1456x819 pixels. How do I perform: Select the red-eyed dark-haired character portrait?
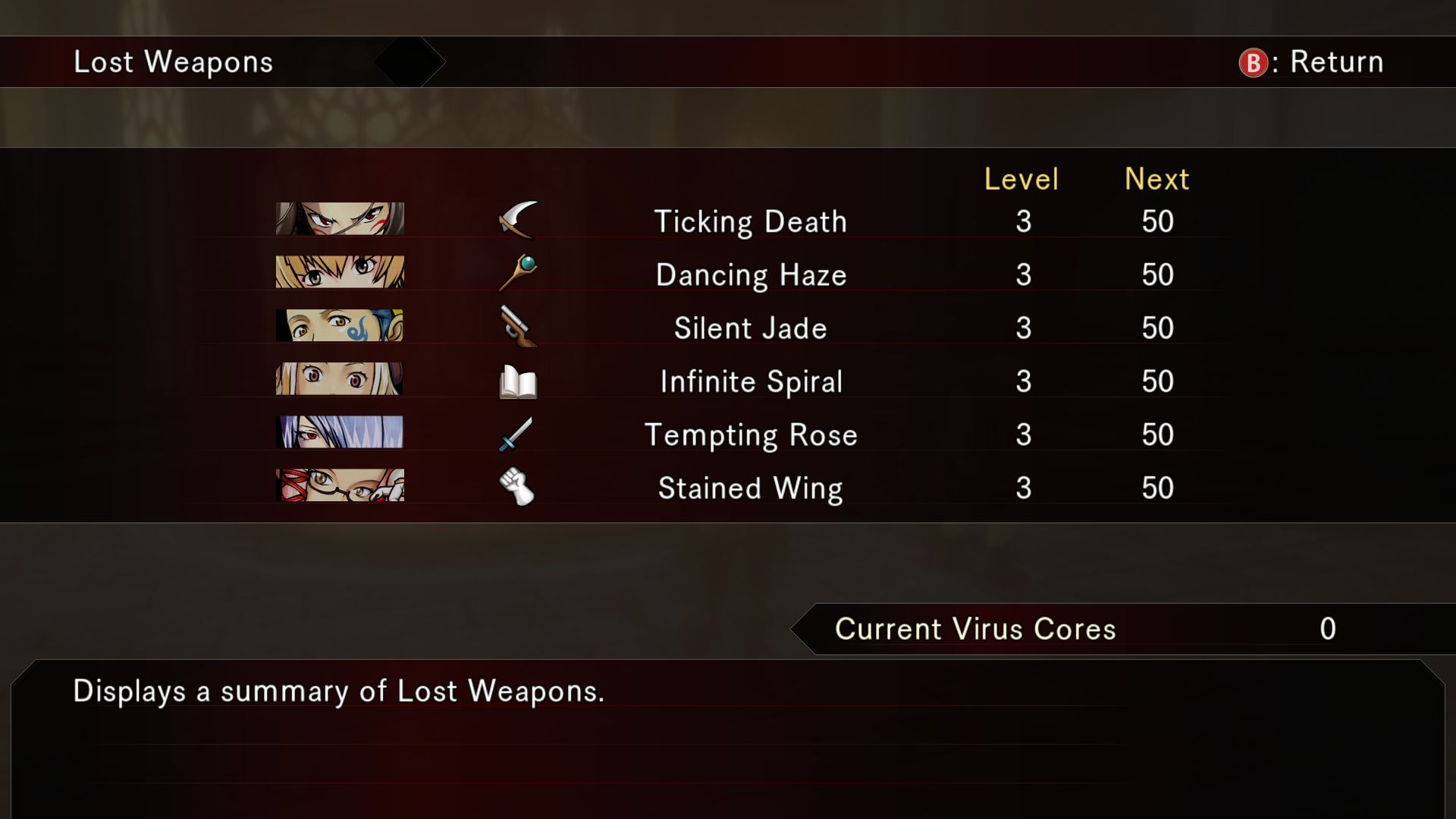click(340, 218)
